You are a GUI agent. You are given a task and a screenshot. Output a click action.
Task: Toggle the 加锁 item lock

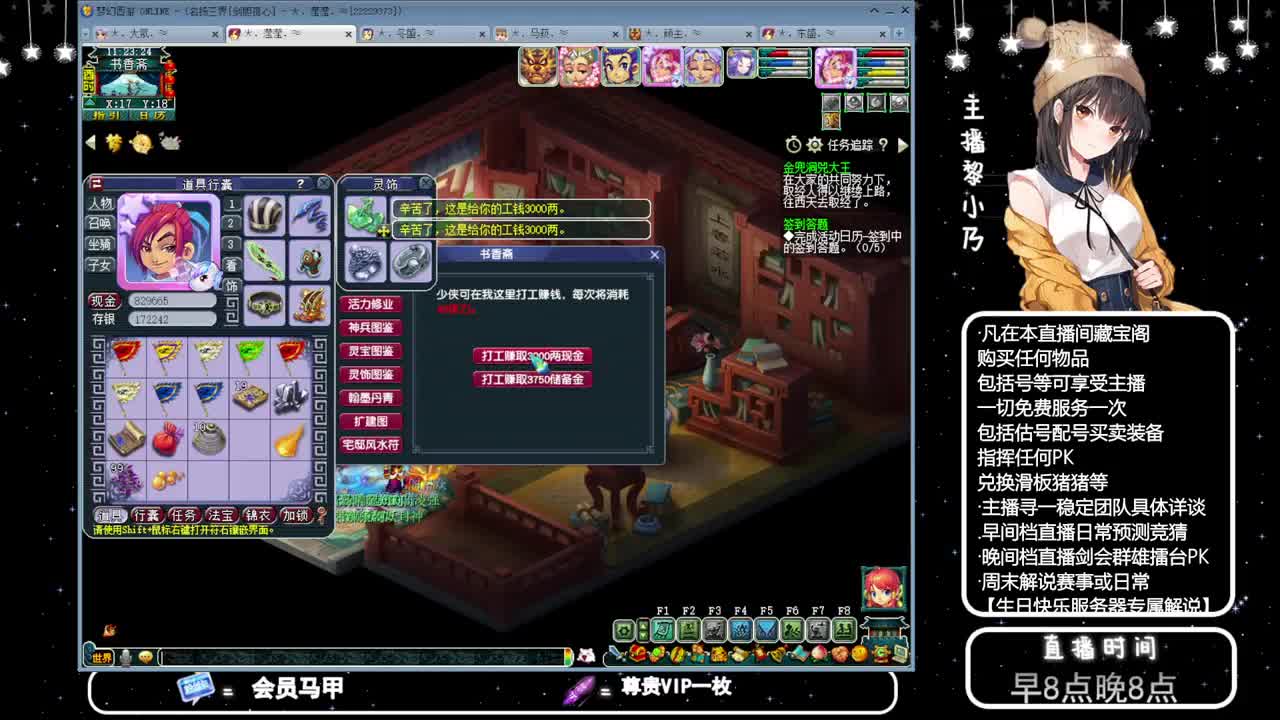pos(297,513)
